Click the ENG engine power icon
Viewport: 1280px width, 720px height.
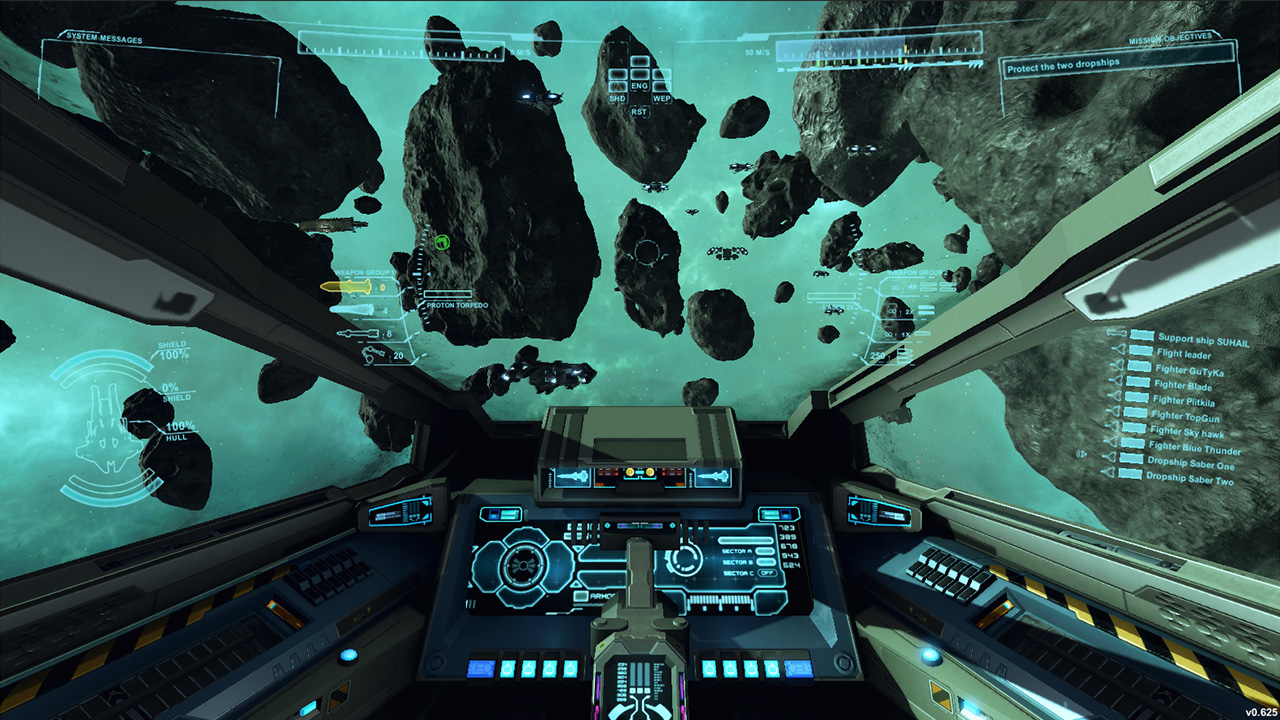(640, 87)
